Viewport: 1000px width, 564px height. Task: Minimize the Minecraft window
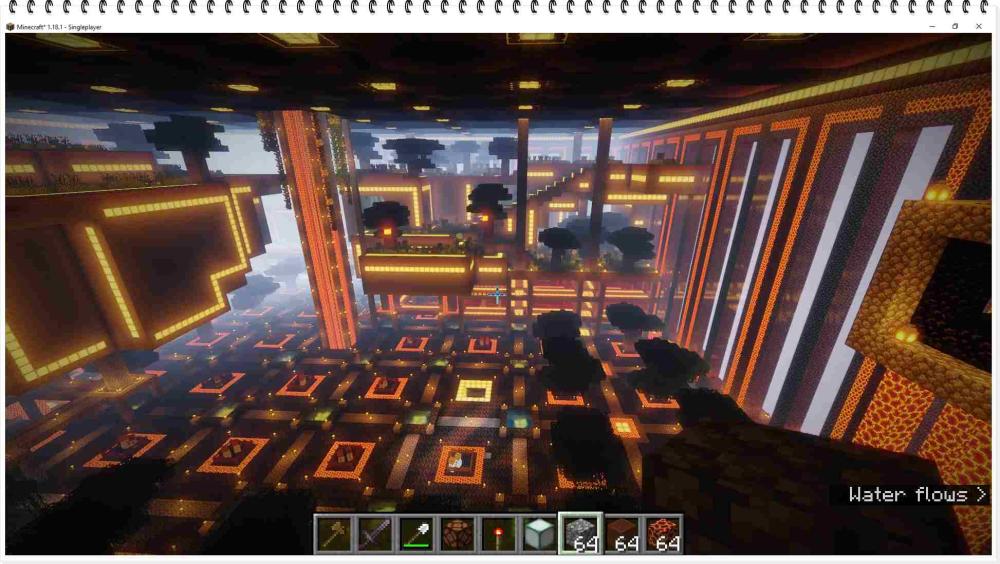coord(931,26)
